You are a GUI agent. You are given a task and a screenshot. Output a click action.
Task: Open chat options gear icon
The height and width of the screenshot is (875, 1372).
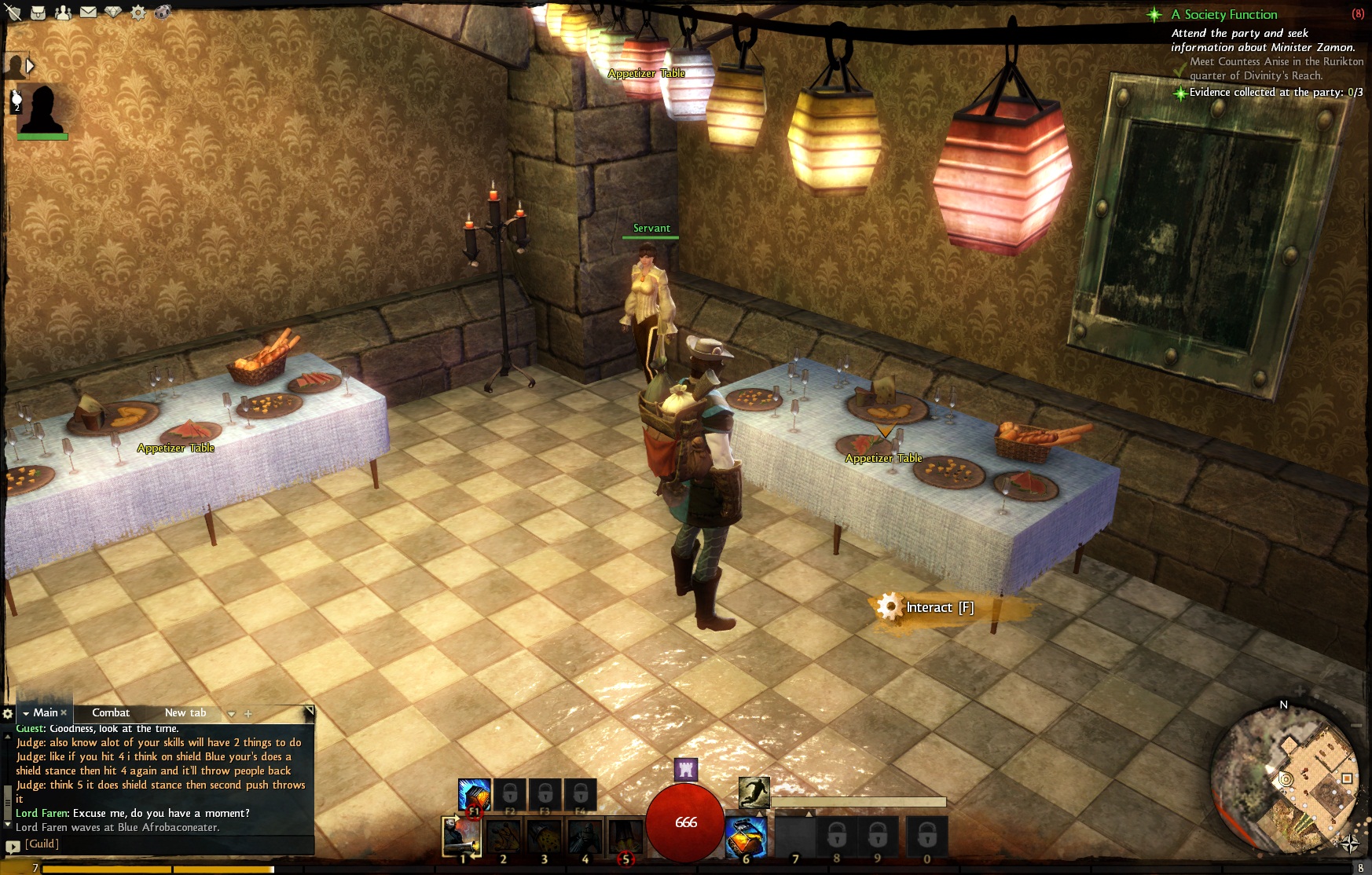coord(8,713)
